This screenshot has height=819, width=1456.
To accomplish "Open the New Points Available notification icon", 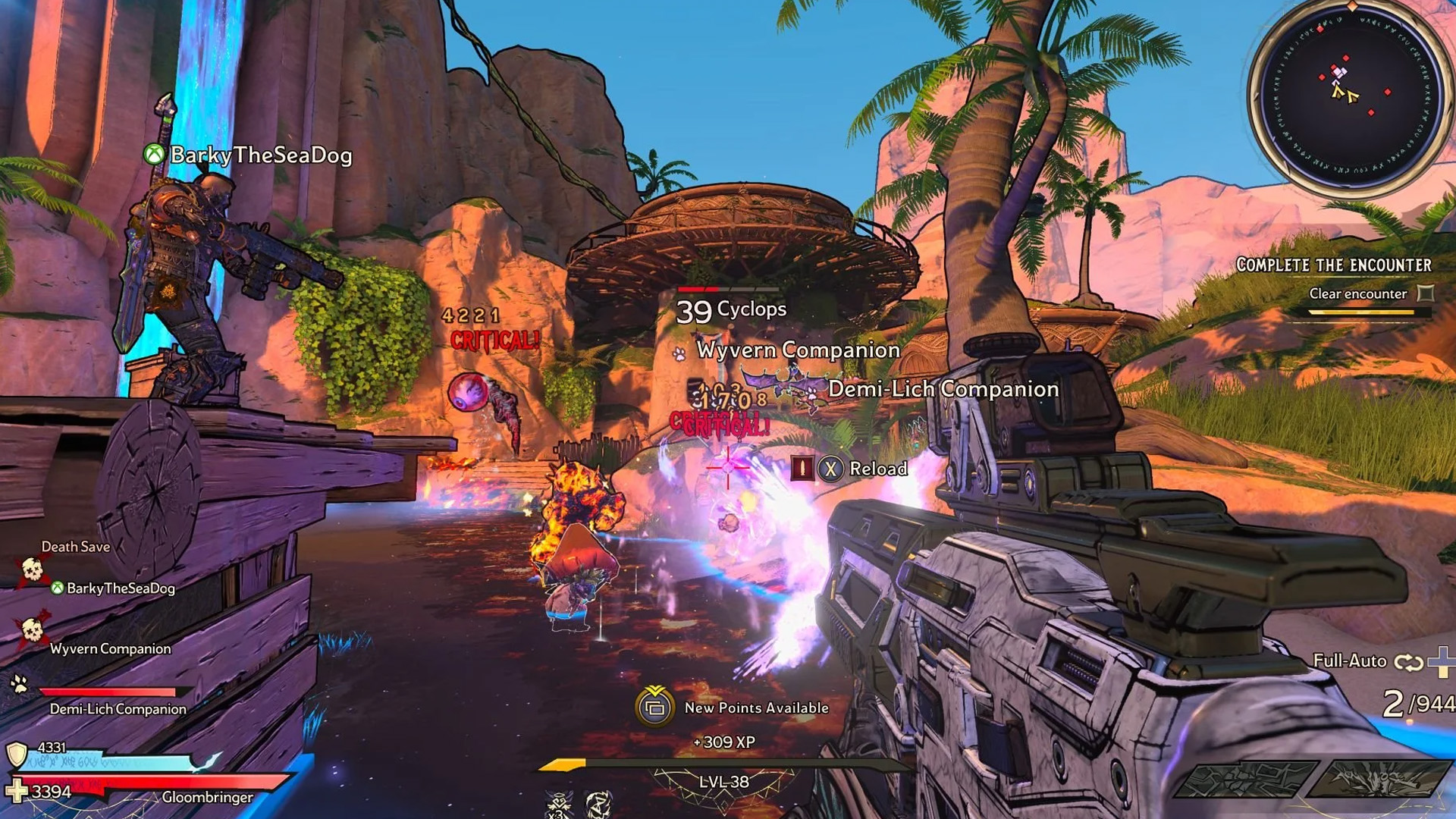I will click(654, 707).
